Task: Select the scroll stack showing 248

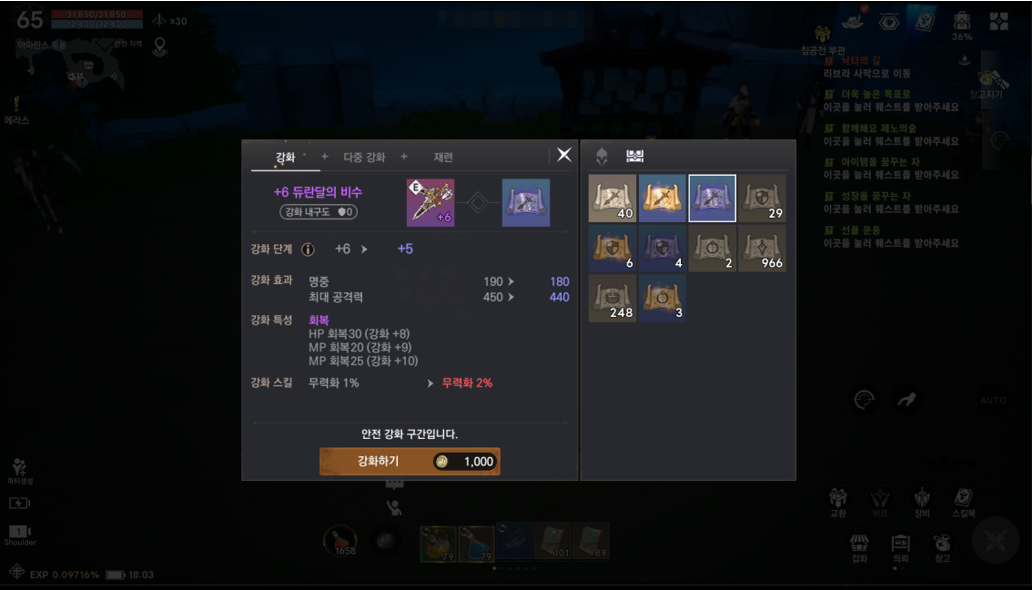Action: tap(612, 298)
